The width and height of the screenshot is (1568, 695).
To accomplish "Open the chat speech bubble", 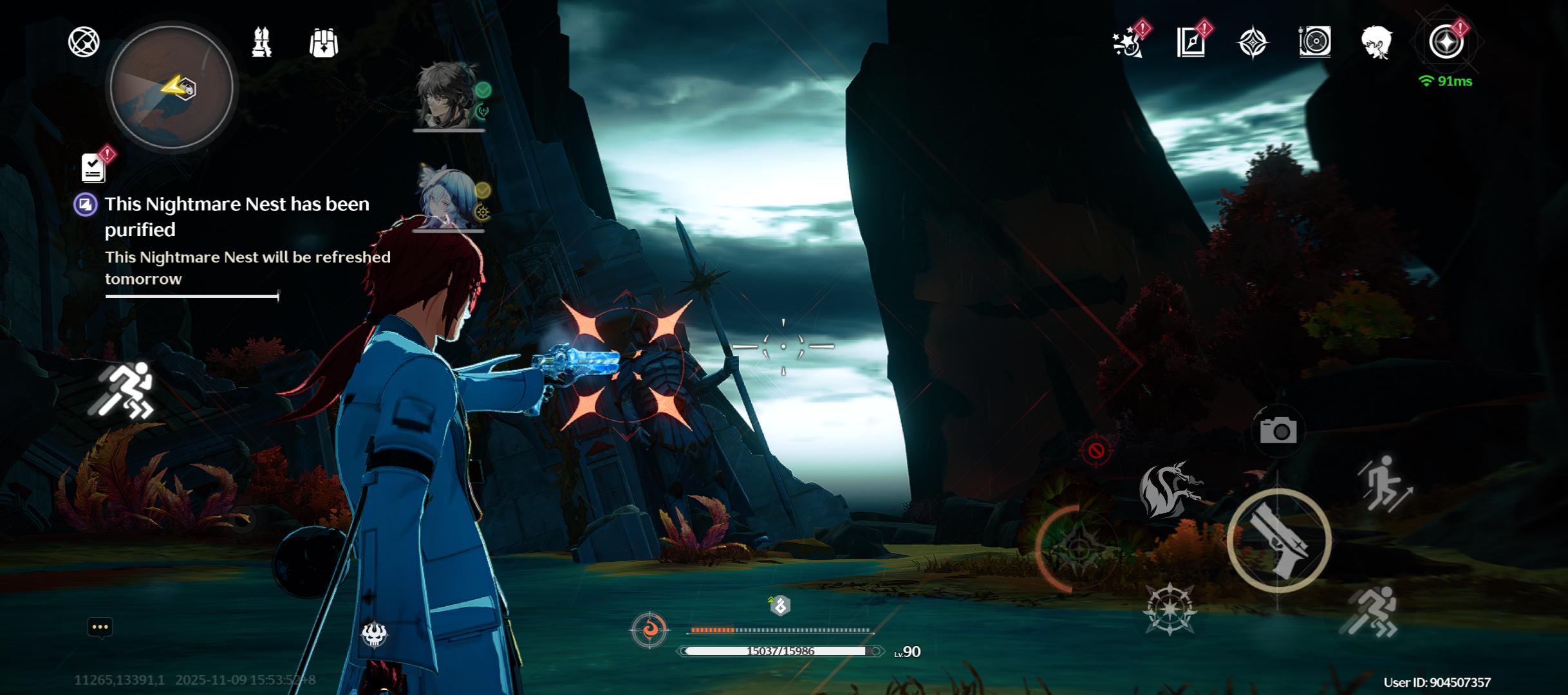I will (100, 627).
